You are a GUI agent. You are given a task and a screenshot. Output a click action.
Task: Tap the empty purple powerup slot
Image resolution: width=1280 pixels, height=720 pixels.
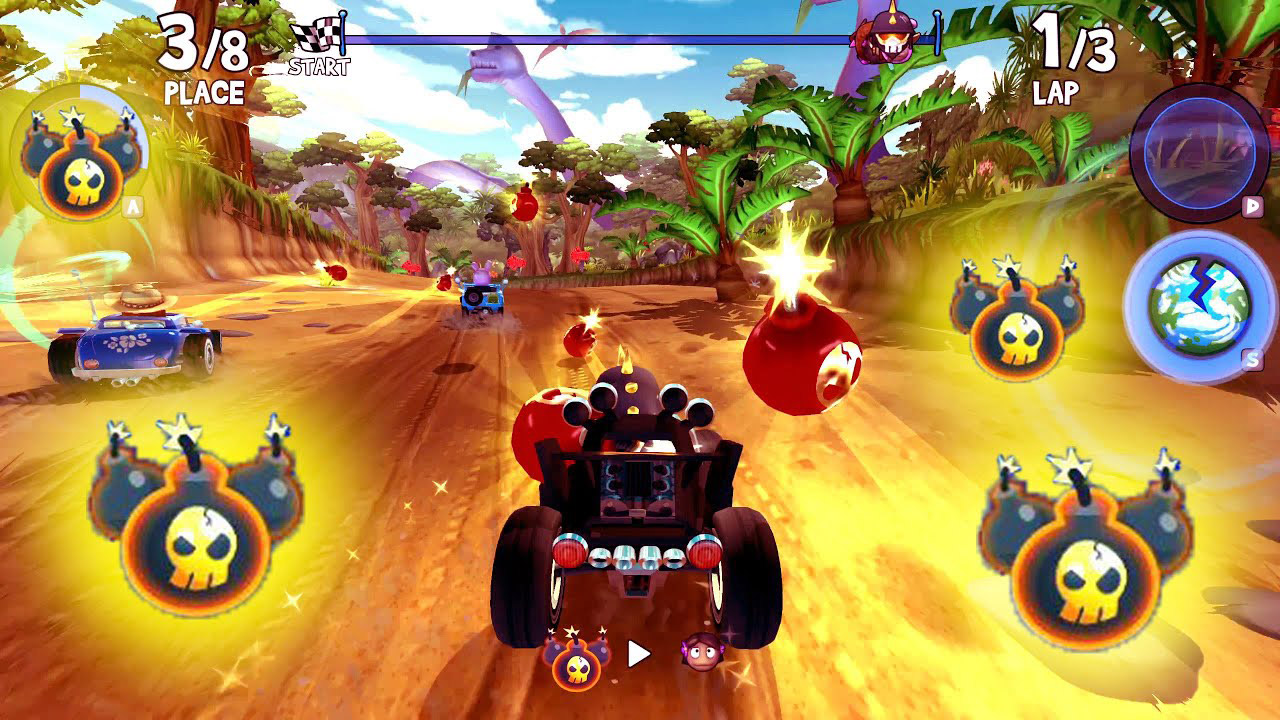1199,153
